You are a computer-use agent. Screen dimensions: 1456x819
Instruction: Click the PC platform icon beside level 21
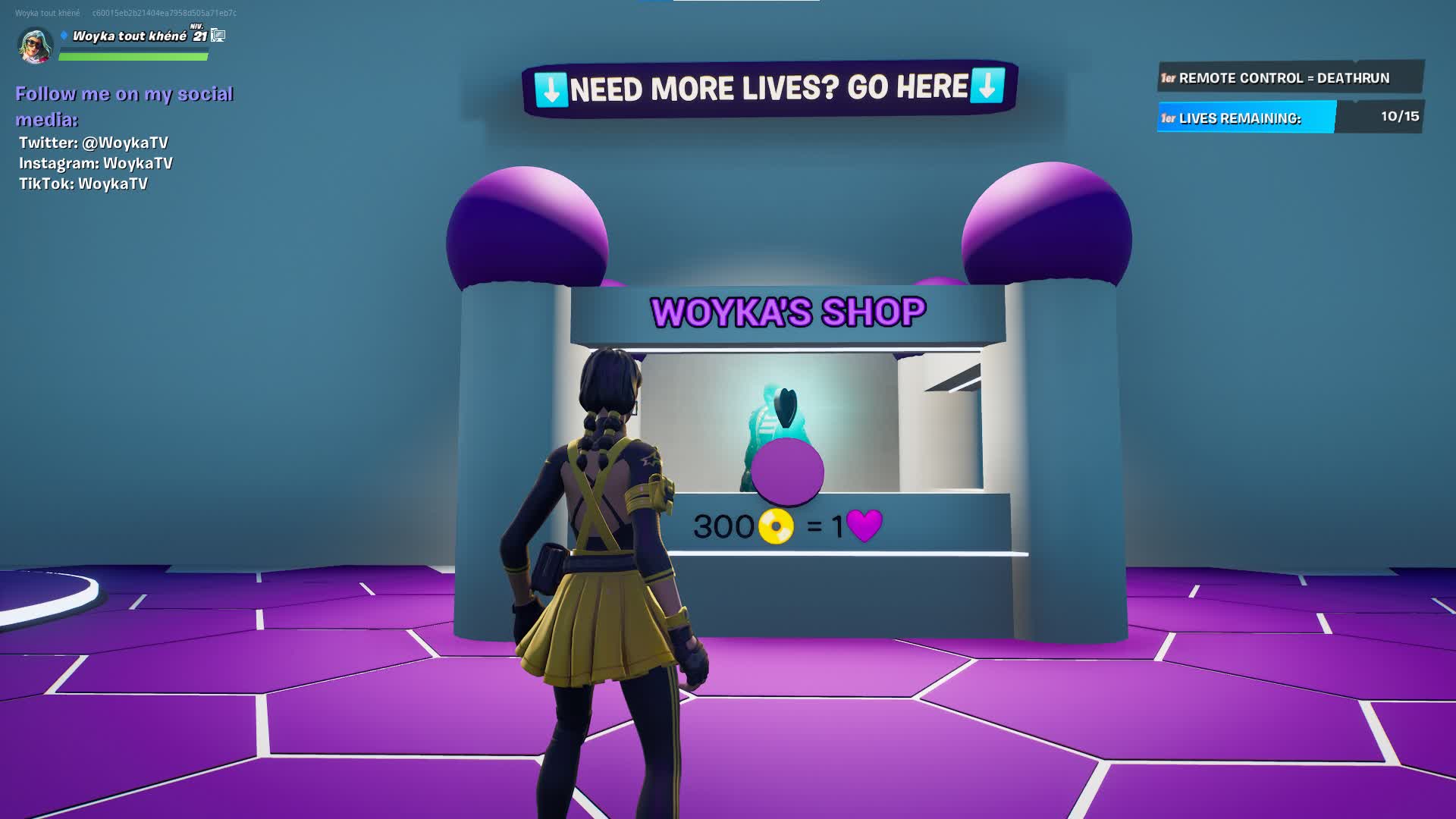(218, 34)
